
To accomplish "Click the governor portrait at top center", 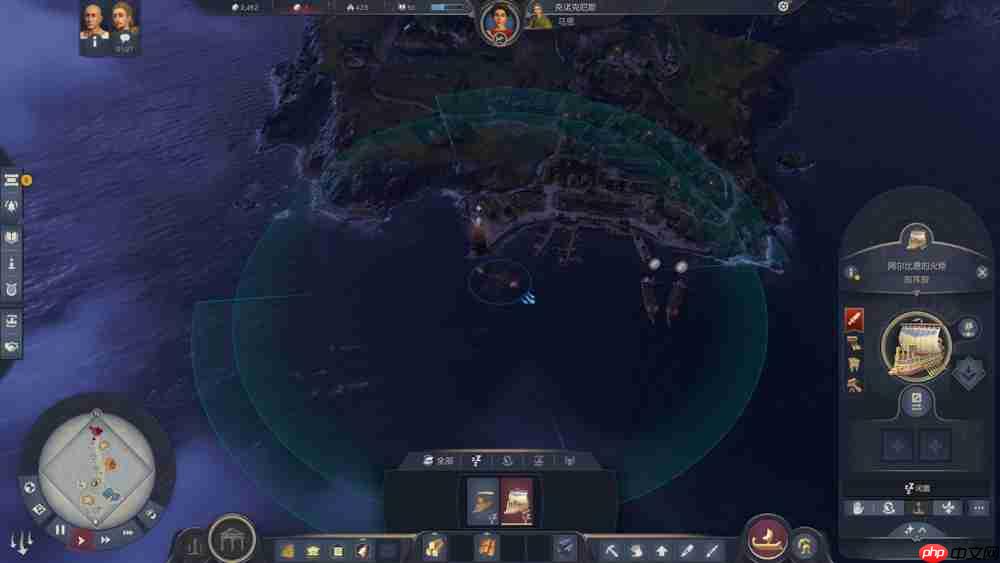I will click(498, 21).
